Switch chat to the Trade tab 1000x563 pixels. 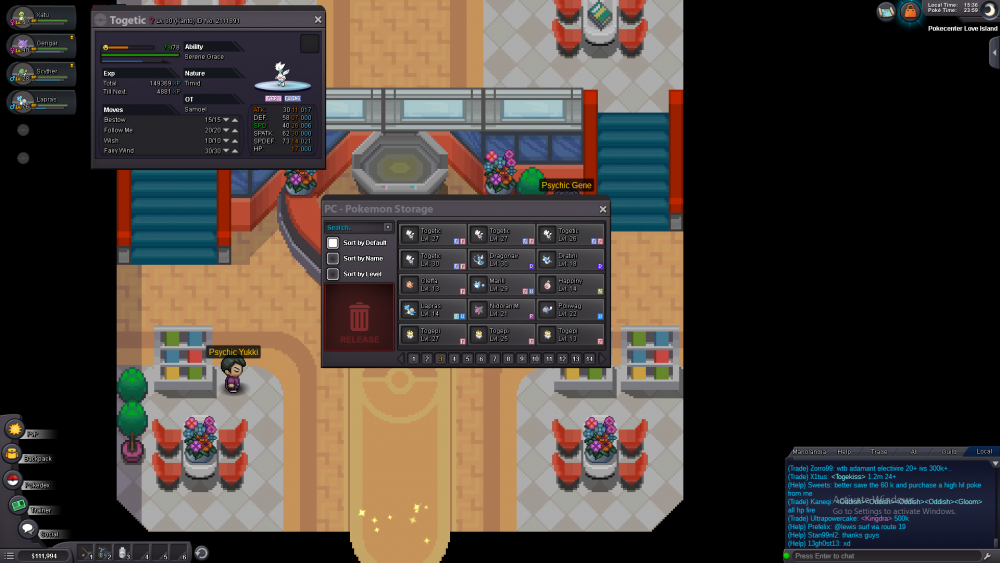pos(879,452)
